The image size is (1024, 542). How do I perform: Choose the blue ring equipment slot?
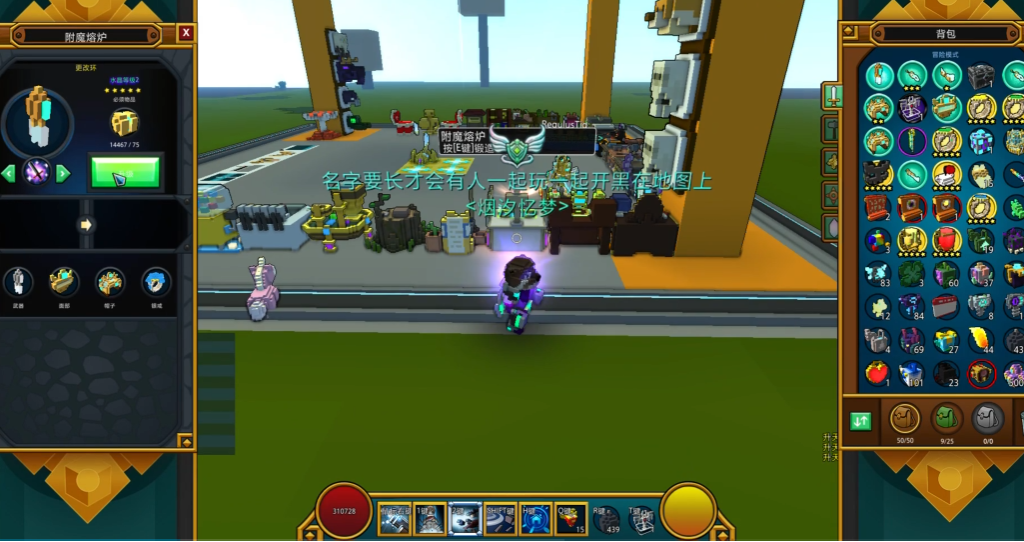[x=155, y=283]
